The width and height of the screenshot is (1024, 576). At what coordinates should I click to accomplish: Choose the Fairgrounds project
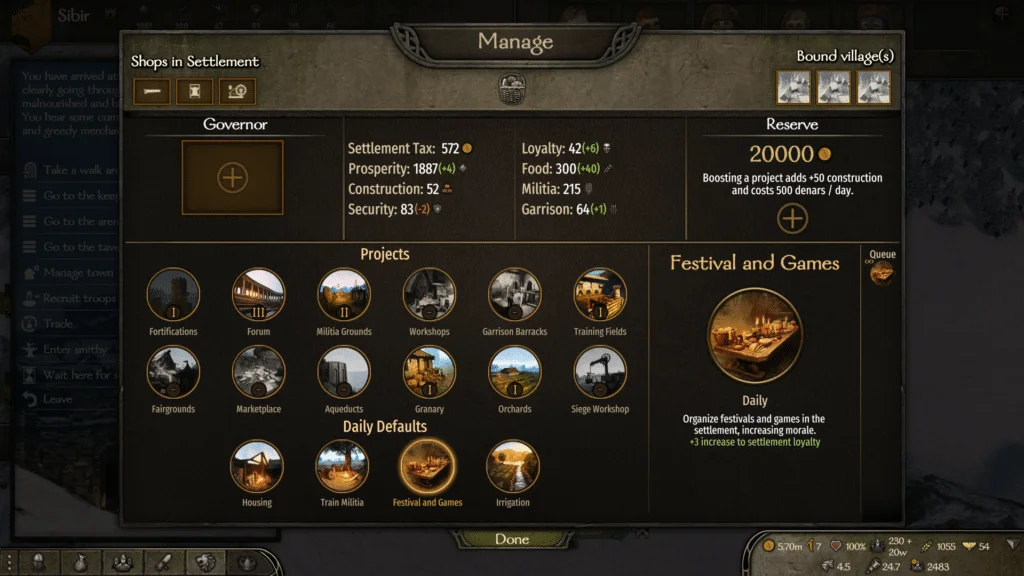[173, 373]
